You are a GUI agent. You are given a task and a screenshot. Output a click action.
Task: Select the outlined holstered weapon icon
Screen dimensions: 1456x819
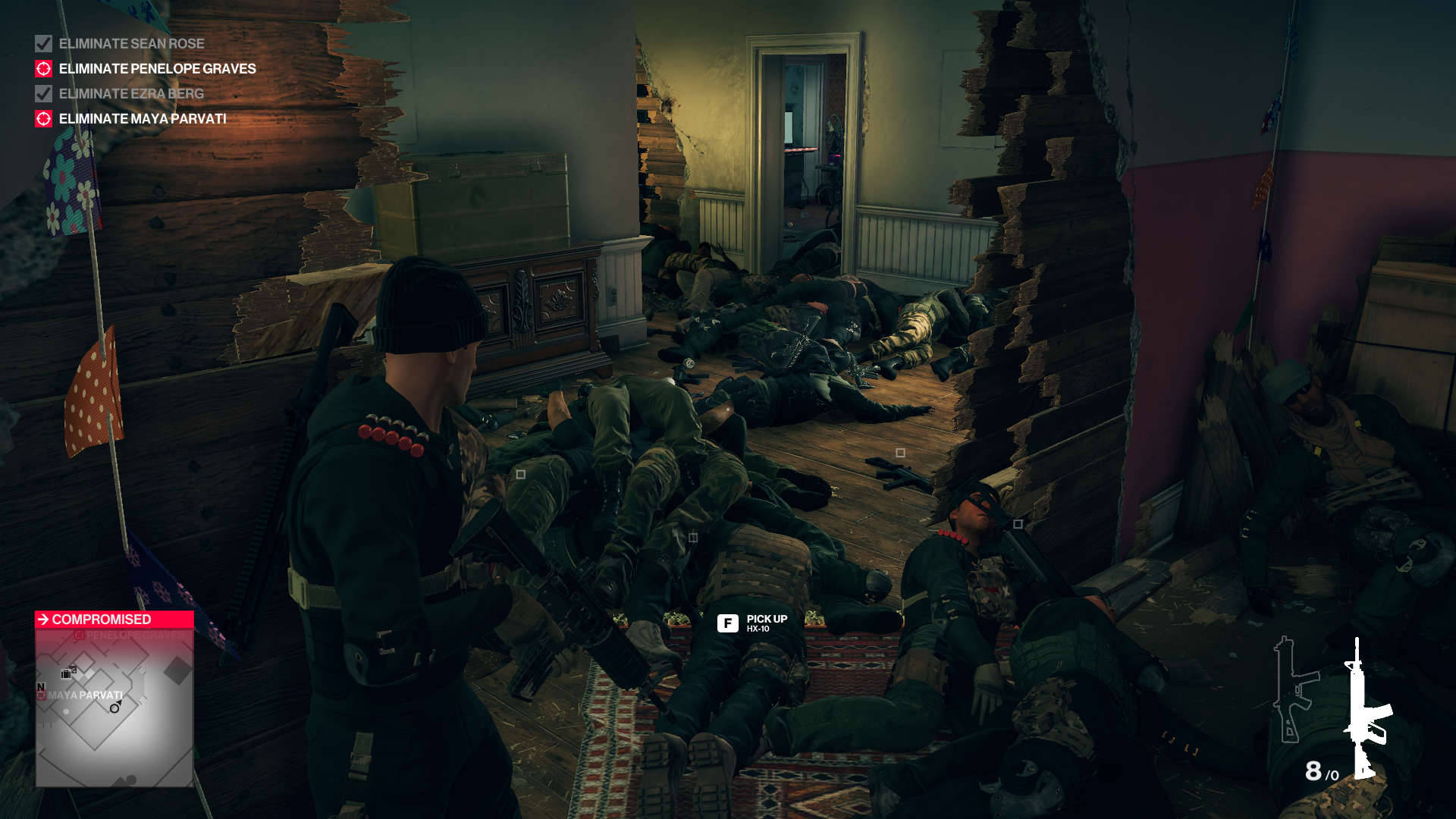click(x=1294, y=690)
